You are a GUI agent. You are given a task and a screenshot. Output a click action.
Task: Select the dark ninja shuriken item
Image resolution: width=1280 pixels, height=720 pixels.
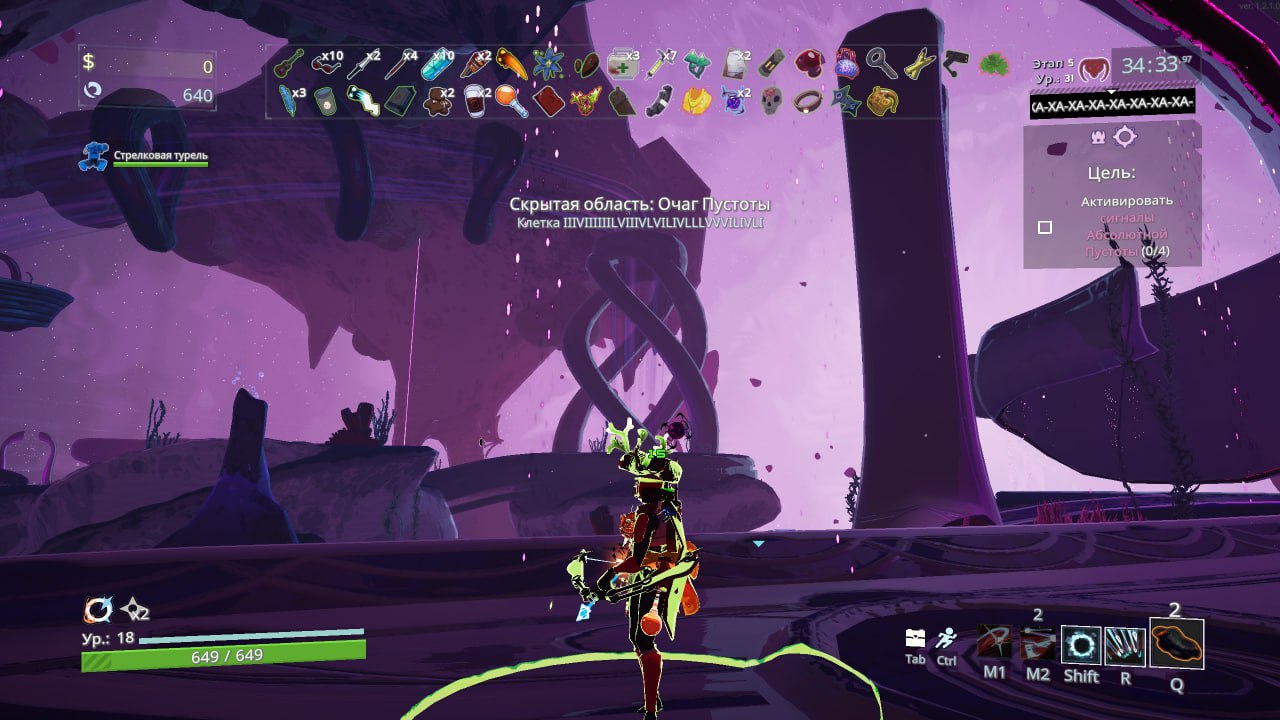(846, 100)
